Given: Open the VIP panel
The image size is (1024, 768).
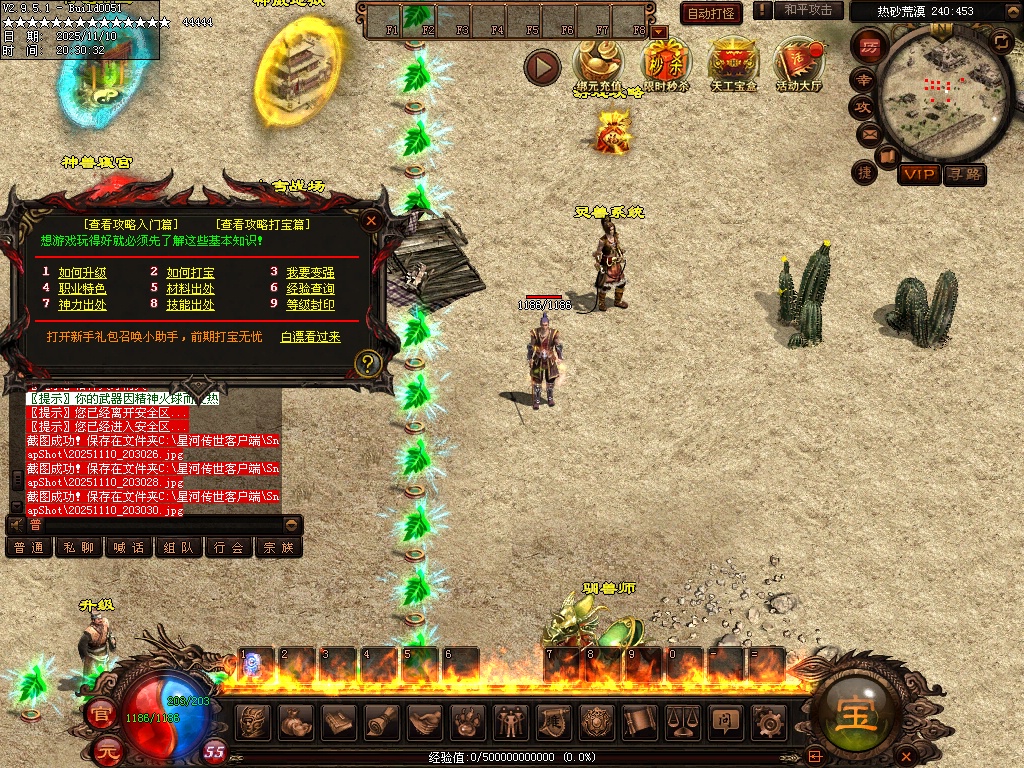Looking at the screenshot, I should (918, 175).
